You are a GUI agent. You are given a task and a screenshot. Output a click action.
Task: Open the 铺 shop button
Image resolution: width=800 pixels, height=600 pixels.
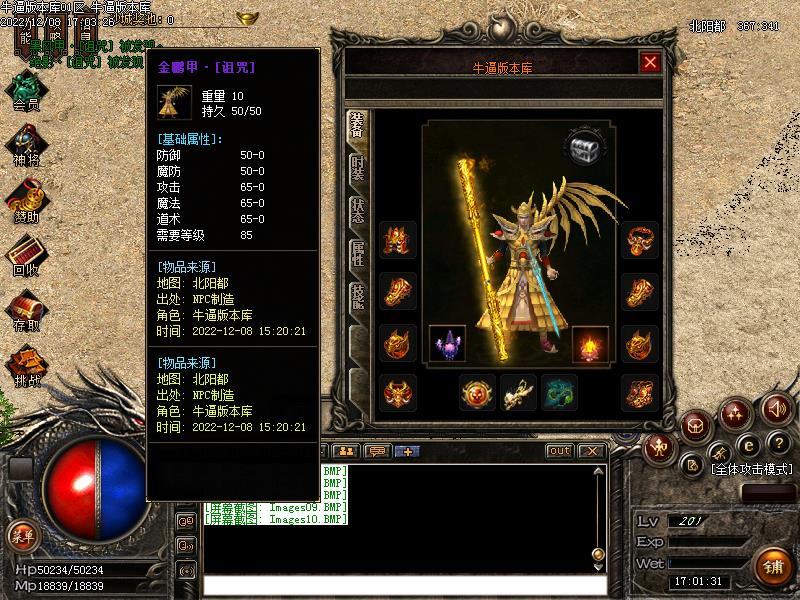(772, 567)
